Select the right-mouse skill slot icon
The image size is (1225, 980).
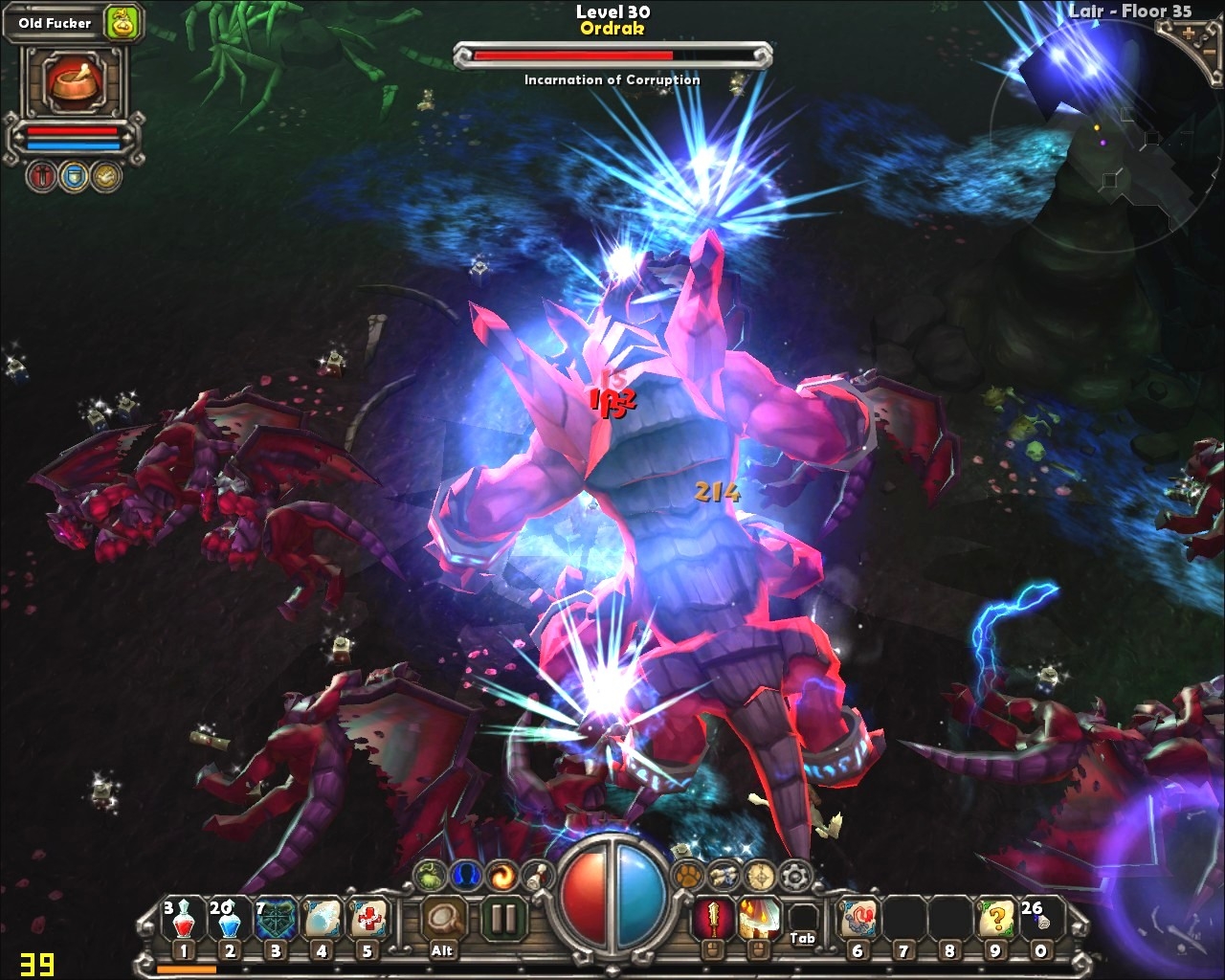click(x=757, y=919)
